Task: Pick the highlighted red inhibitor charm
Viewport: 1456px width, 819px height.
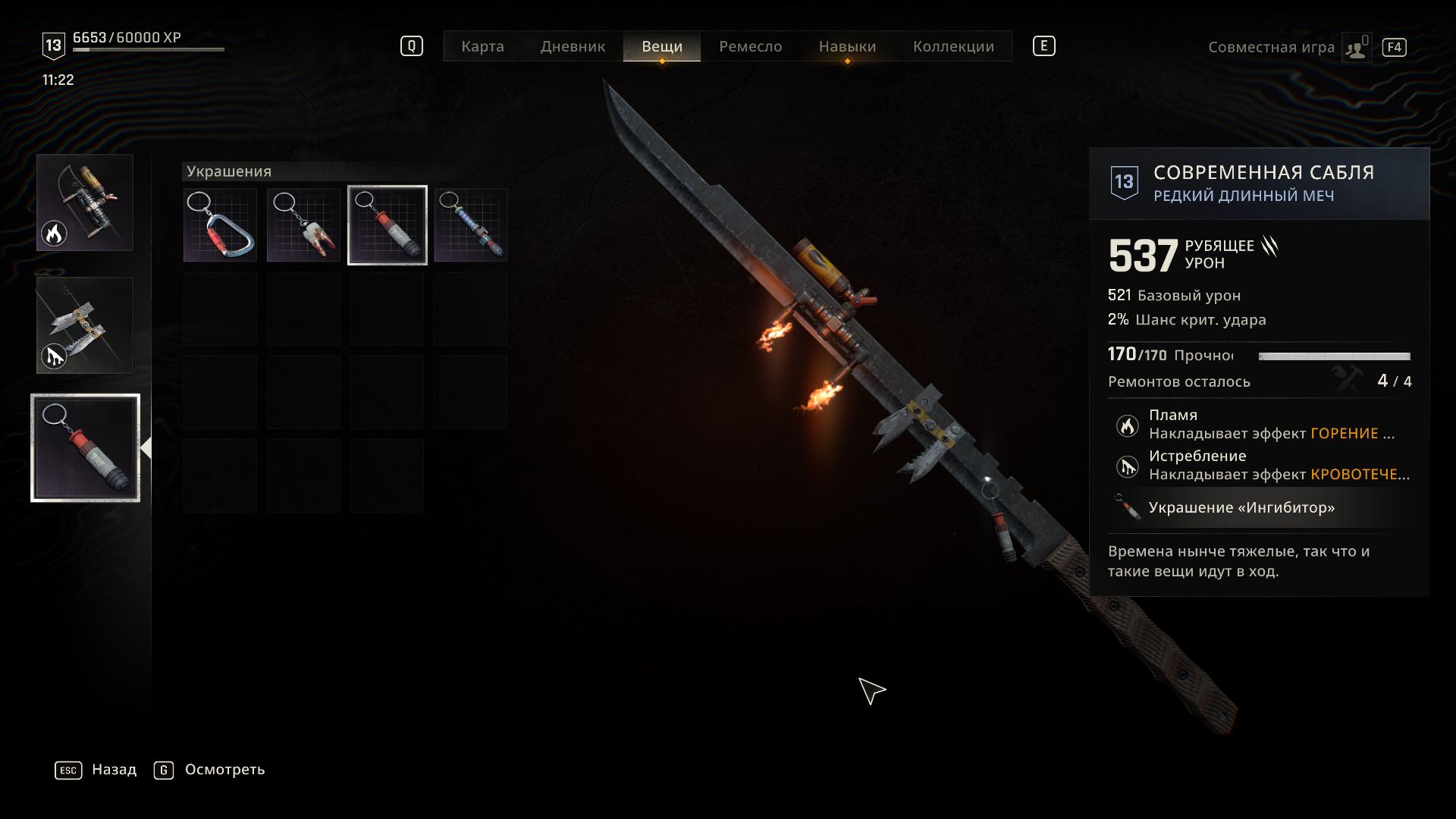Action: coord(388,225)
